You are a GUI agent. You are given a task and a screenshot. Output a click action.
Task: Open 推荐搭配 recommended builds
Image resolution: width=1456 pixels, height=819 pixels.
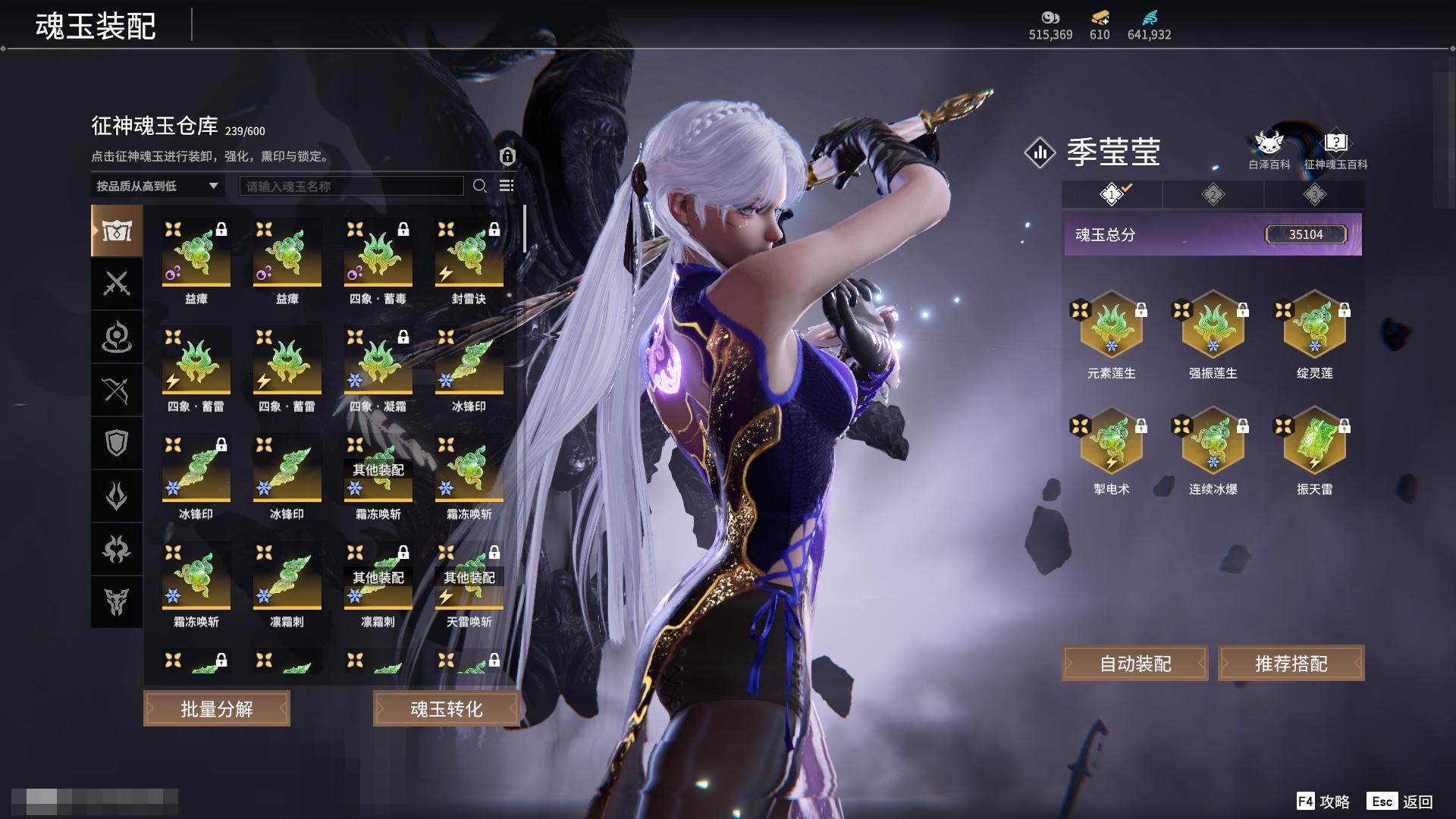coord(1291,664)
